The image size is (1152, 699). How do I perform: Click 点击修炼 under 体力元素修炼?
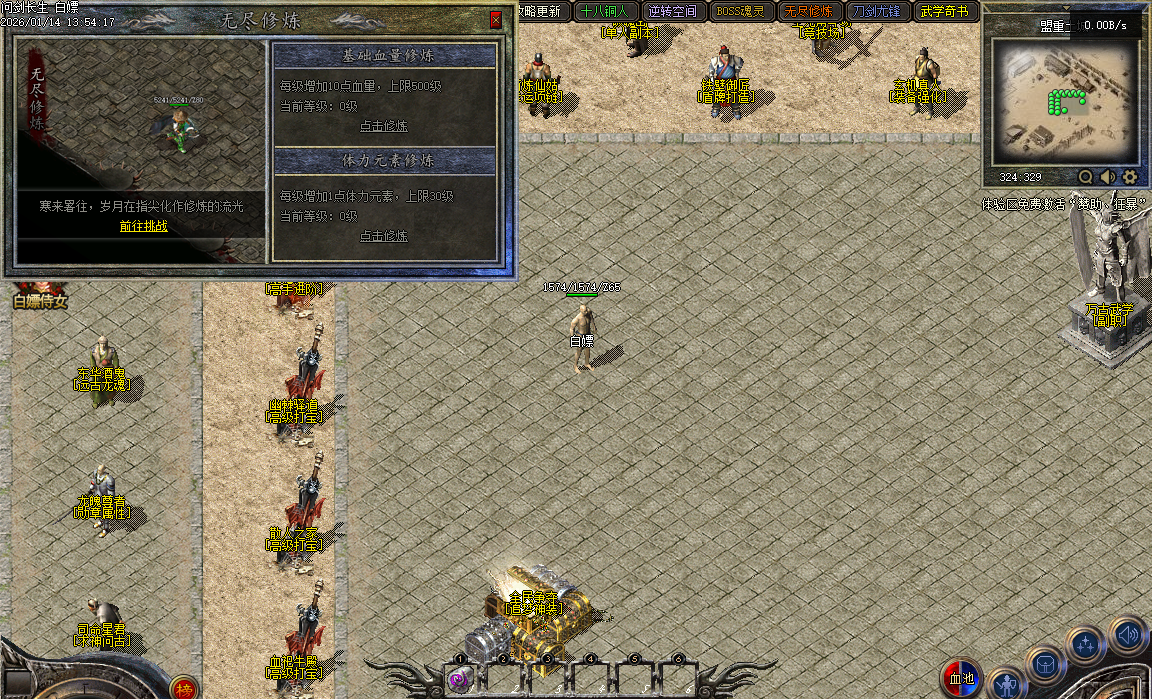(384, 236)
